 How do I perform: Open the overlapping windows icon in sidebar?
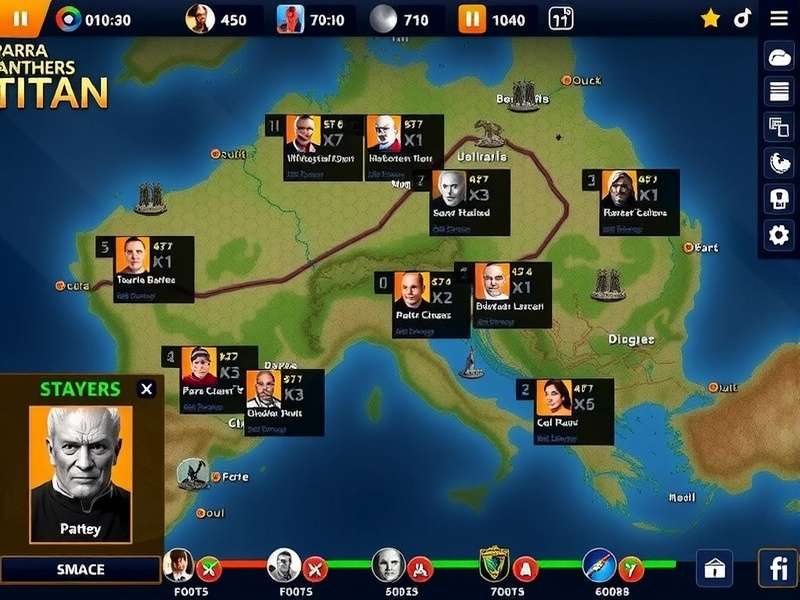click(778, 127)
